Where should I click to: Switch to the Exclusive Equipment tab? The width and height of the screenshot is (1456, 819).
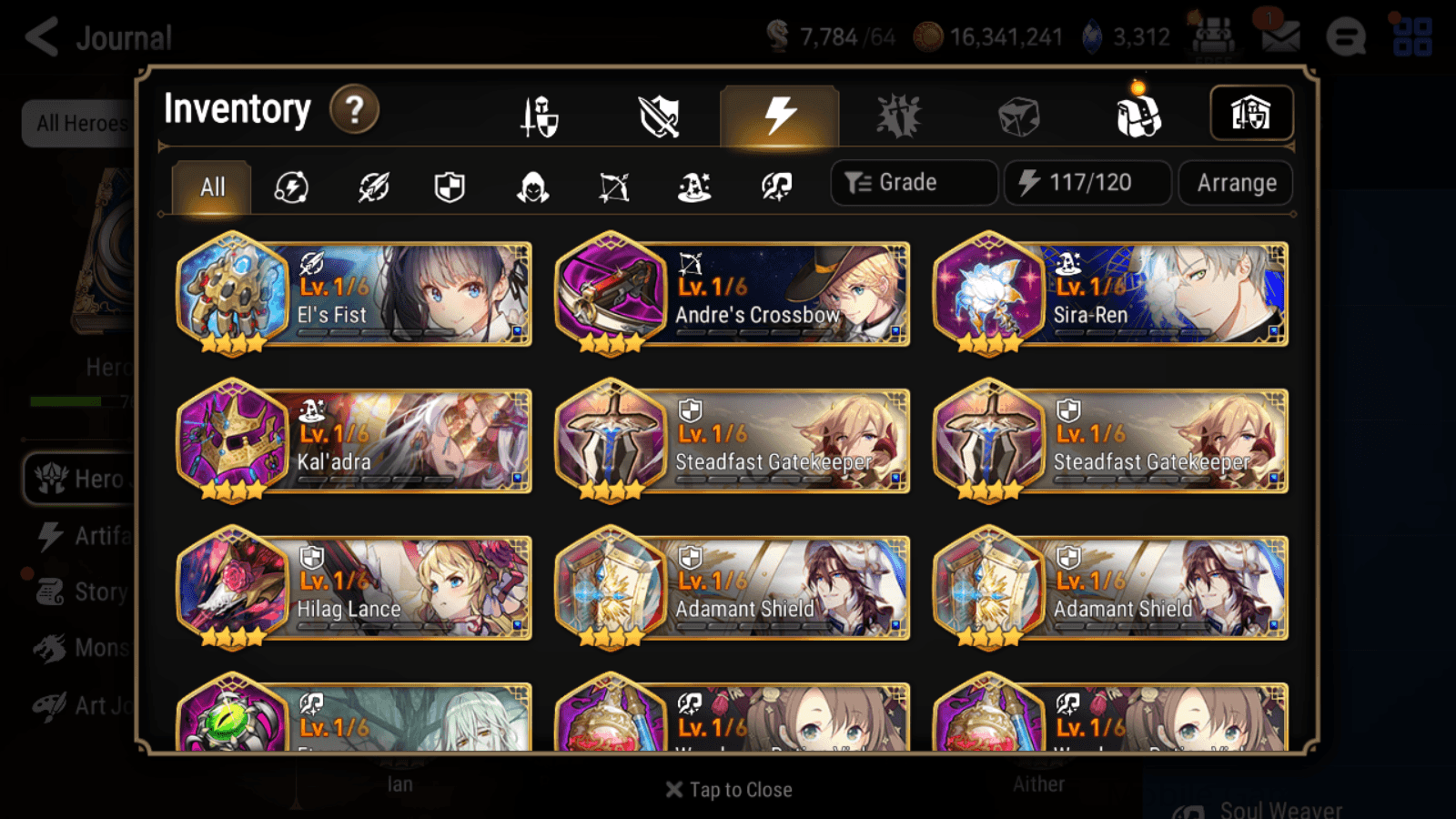[659, 116]
